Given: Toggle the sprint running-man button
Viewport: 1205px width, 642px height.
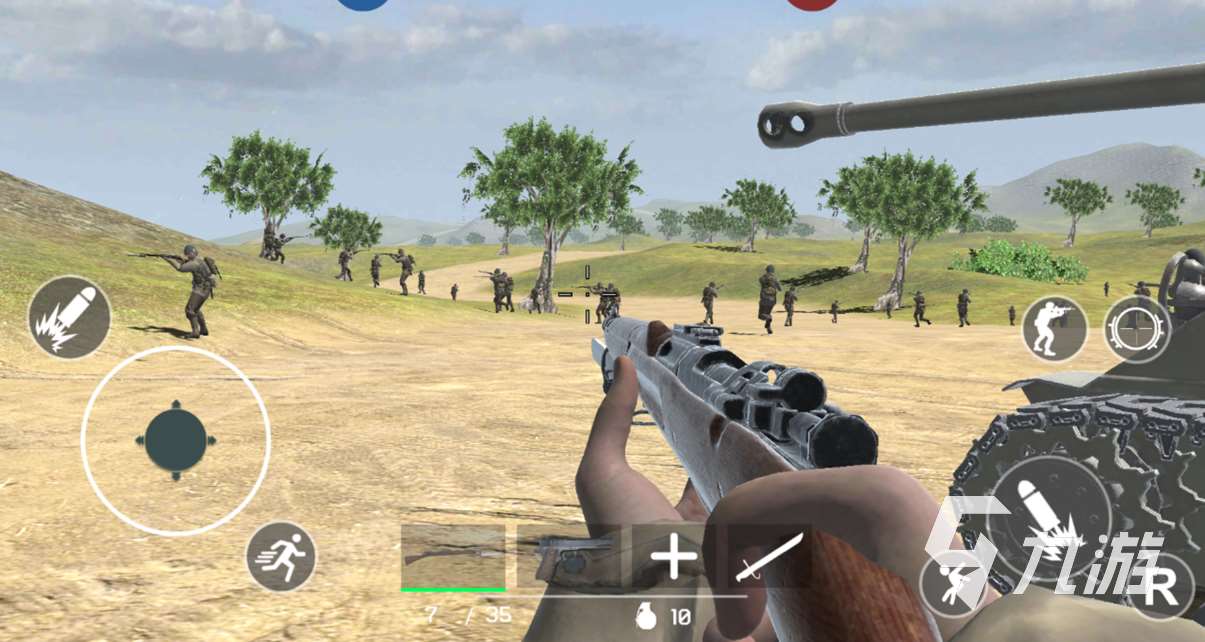Looking at the screenshot, I should click(x=281, y=557).
